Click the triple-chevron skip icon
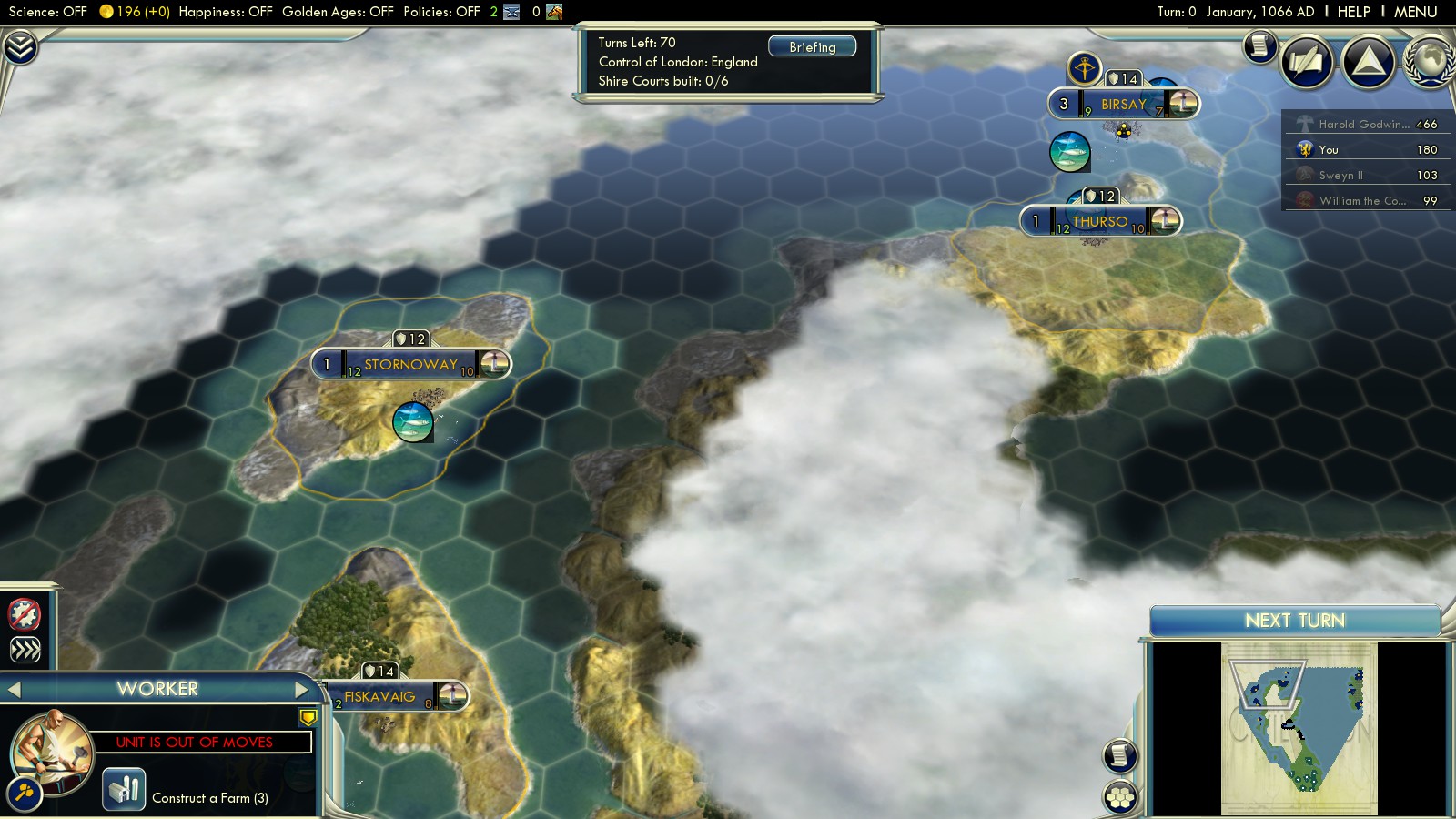1456x819 pixels. click(x=25, y=649)
